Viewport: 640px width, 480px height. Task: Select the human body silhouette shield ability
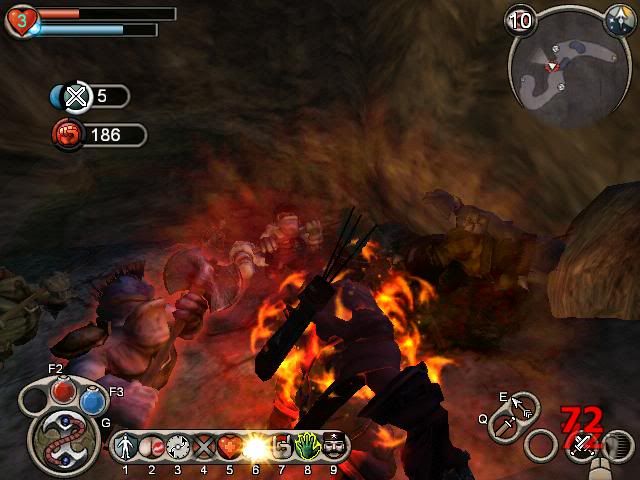pyautogui.click(x=126, y=447)
